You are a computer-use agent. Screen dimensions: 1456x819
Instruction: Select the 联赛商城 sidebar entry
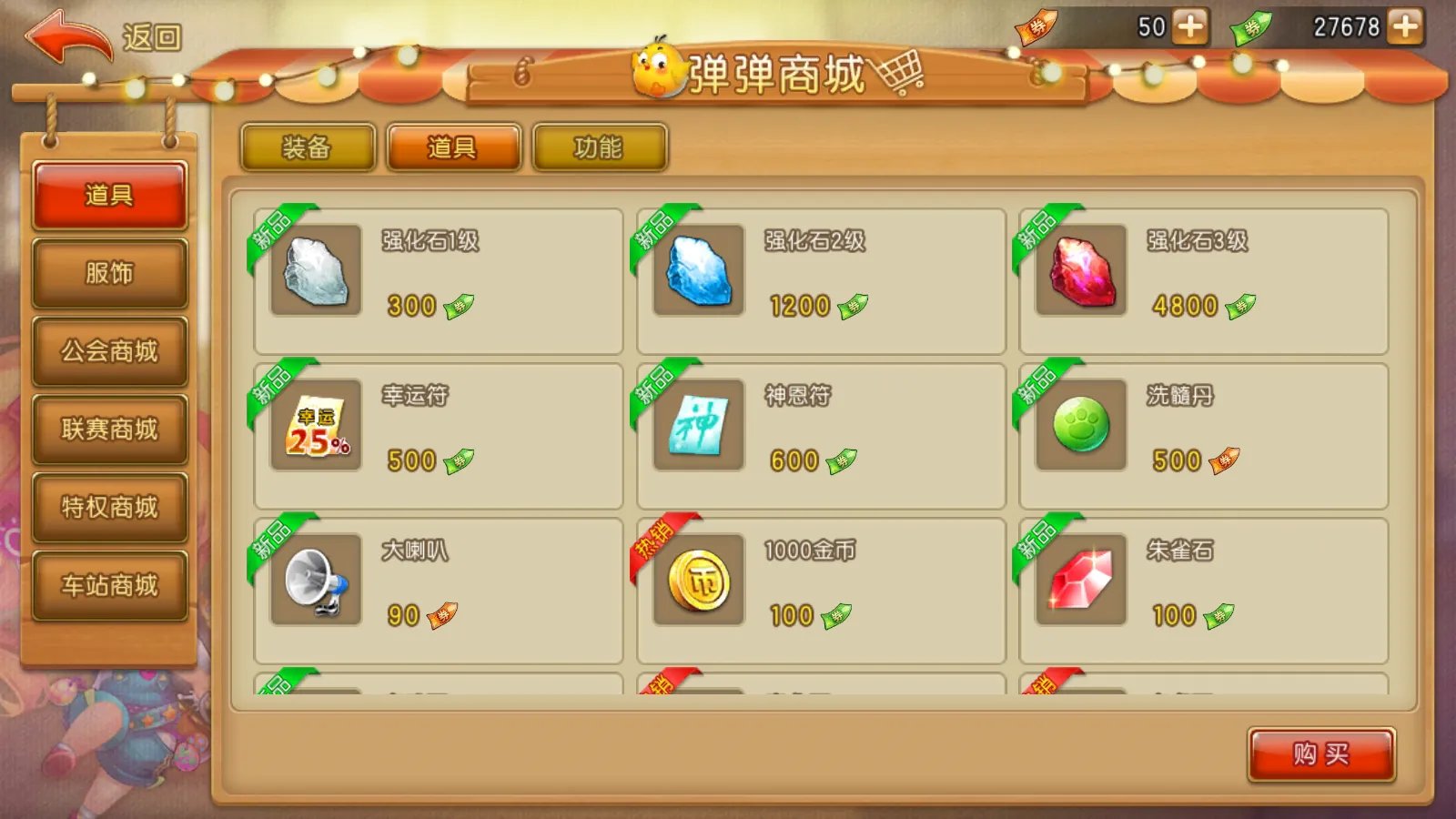point(110,429)
